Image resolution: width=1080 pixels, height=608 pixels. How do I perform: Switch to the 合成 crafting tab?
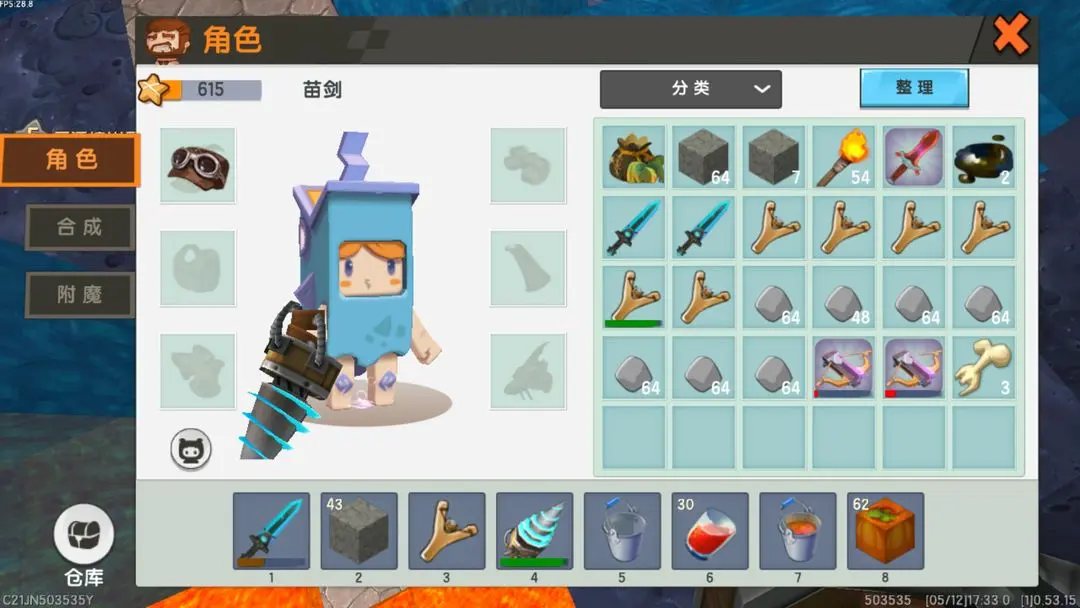point(79,227)
